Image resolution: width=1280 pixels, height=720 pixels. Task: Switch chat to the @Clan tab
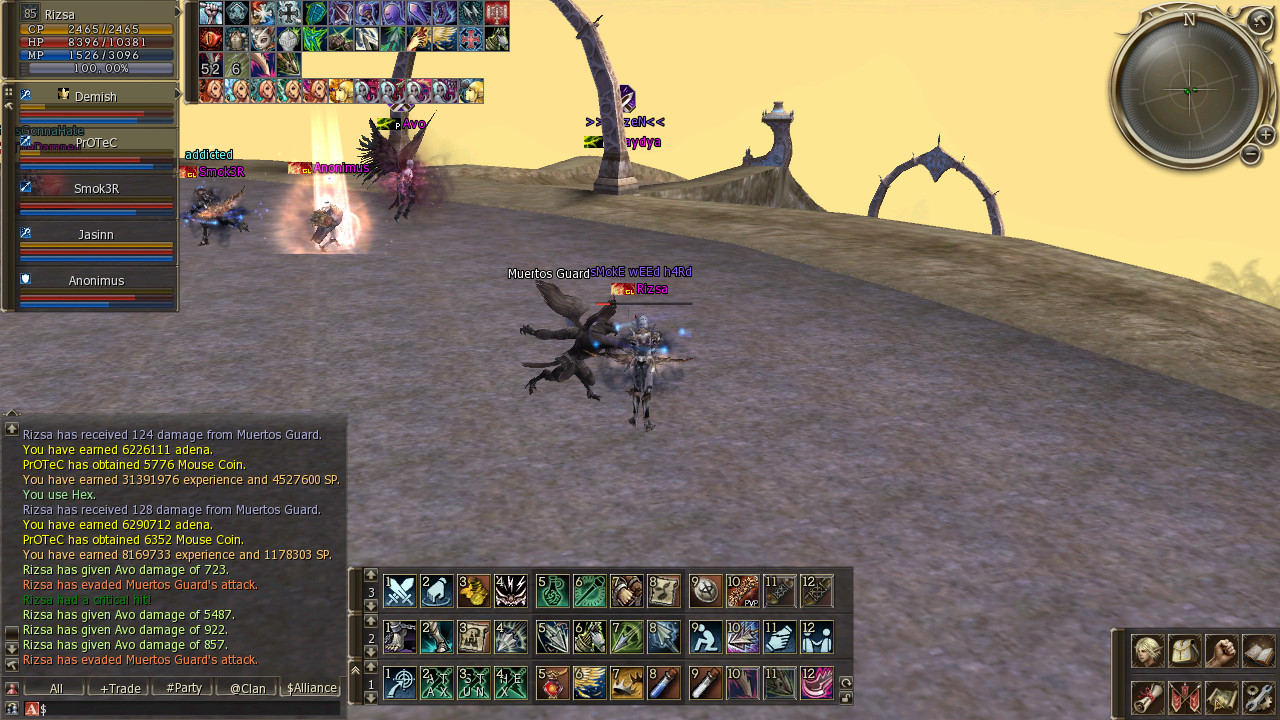pyautogui.click(x=247, y=688)
